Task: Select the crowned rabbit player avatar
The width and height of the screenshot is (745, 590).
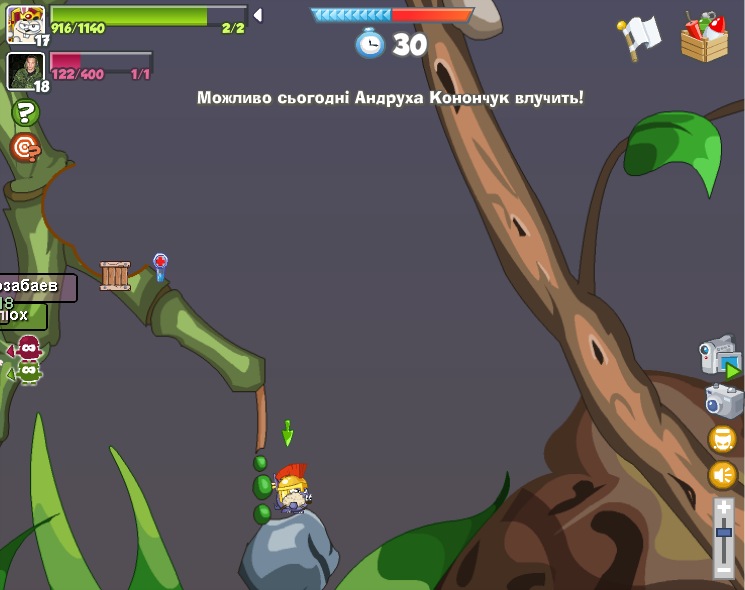Action: 25,23
